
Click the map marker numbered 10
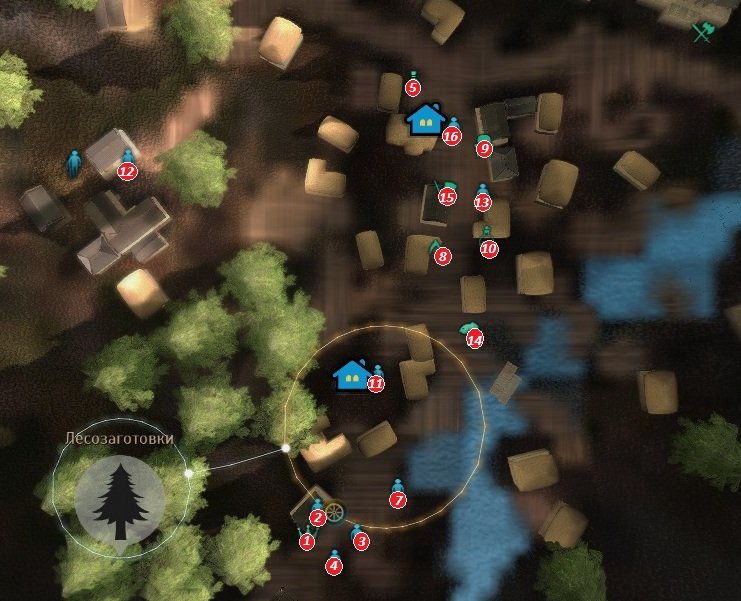coord(488,248)
